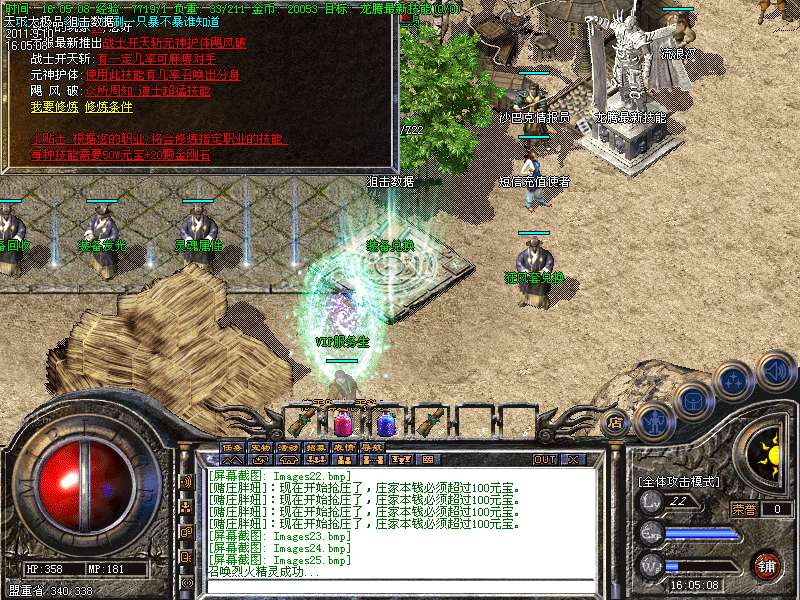Click the OUT logout button
Viewport: 800px width, 600px height.
click(545, 460)
